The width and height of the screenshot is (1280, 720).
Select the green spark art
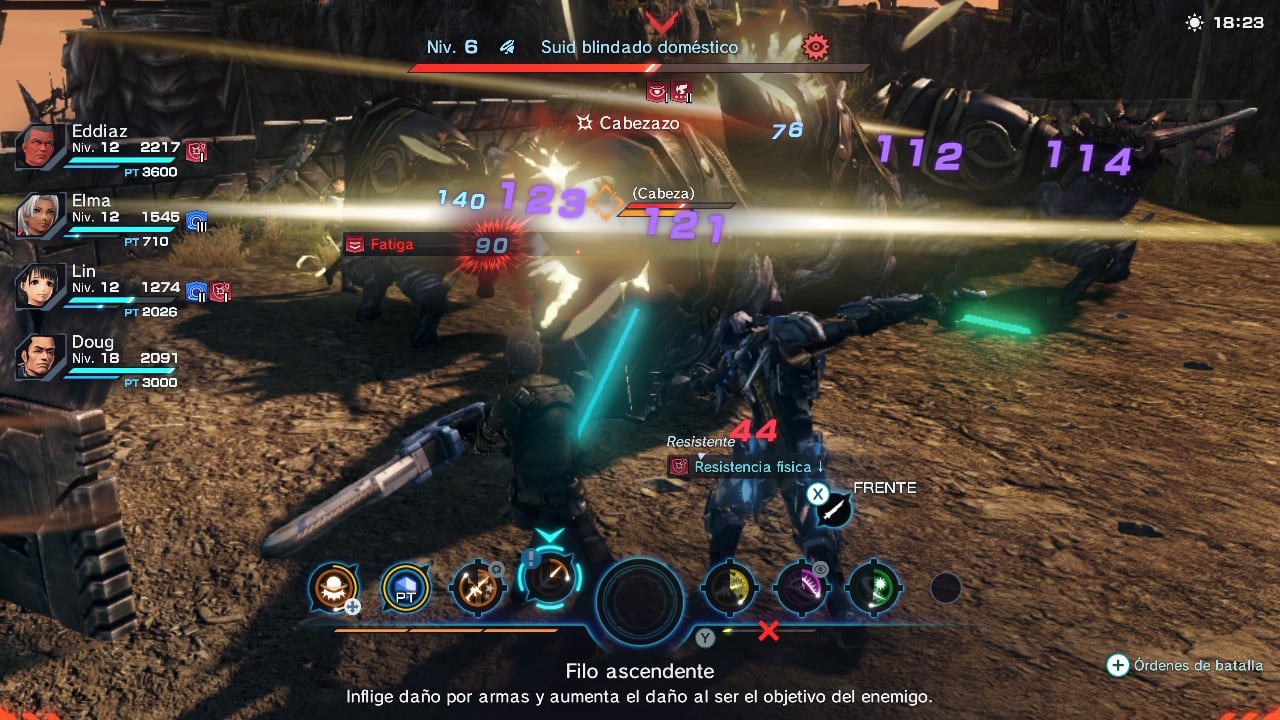(874, 590)
